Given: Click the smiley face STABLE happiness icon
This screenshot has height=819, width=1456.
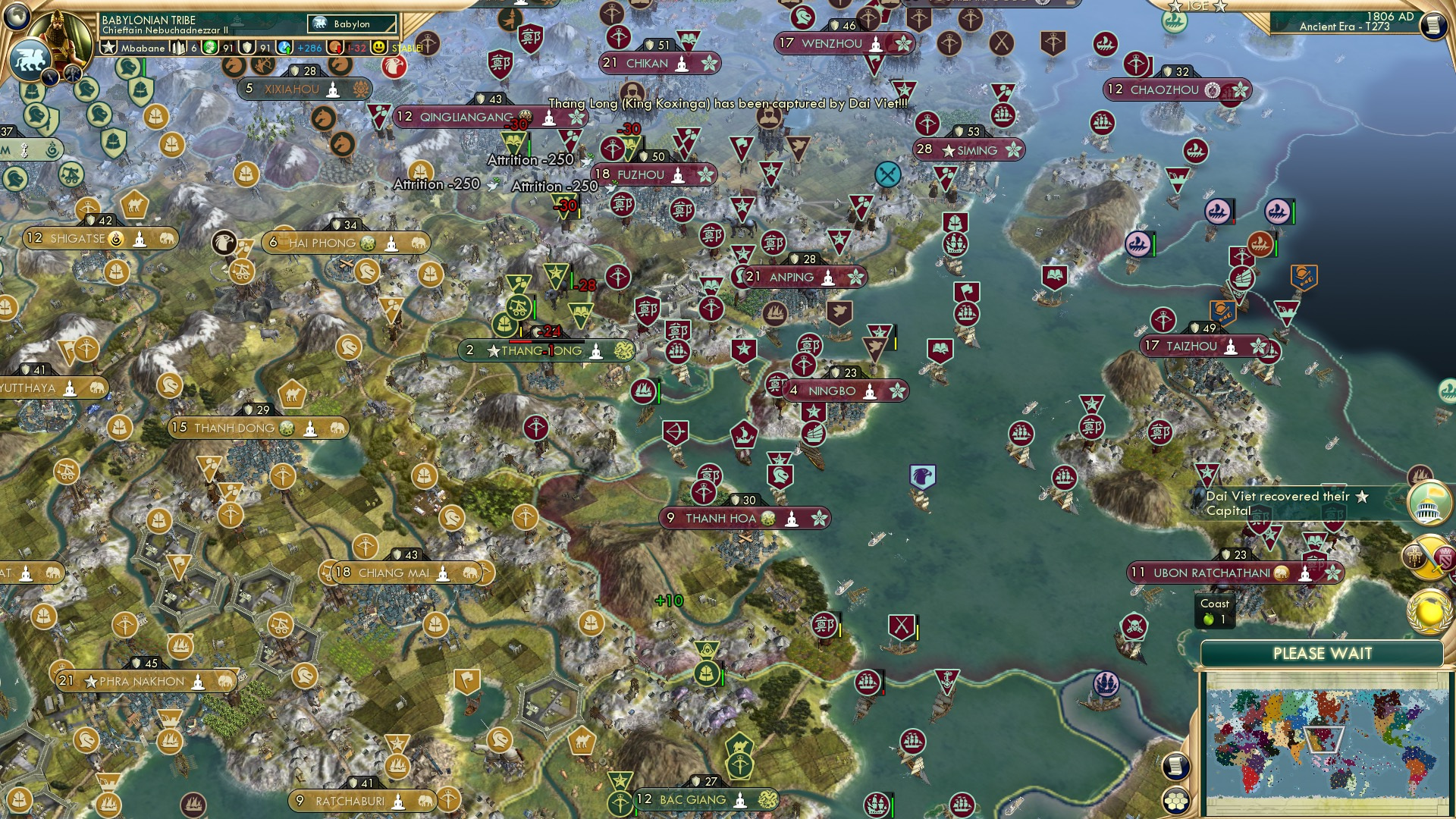Looking at the screenshot, I should point(378,47).
